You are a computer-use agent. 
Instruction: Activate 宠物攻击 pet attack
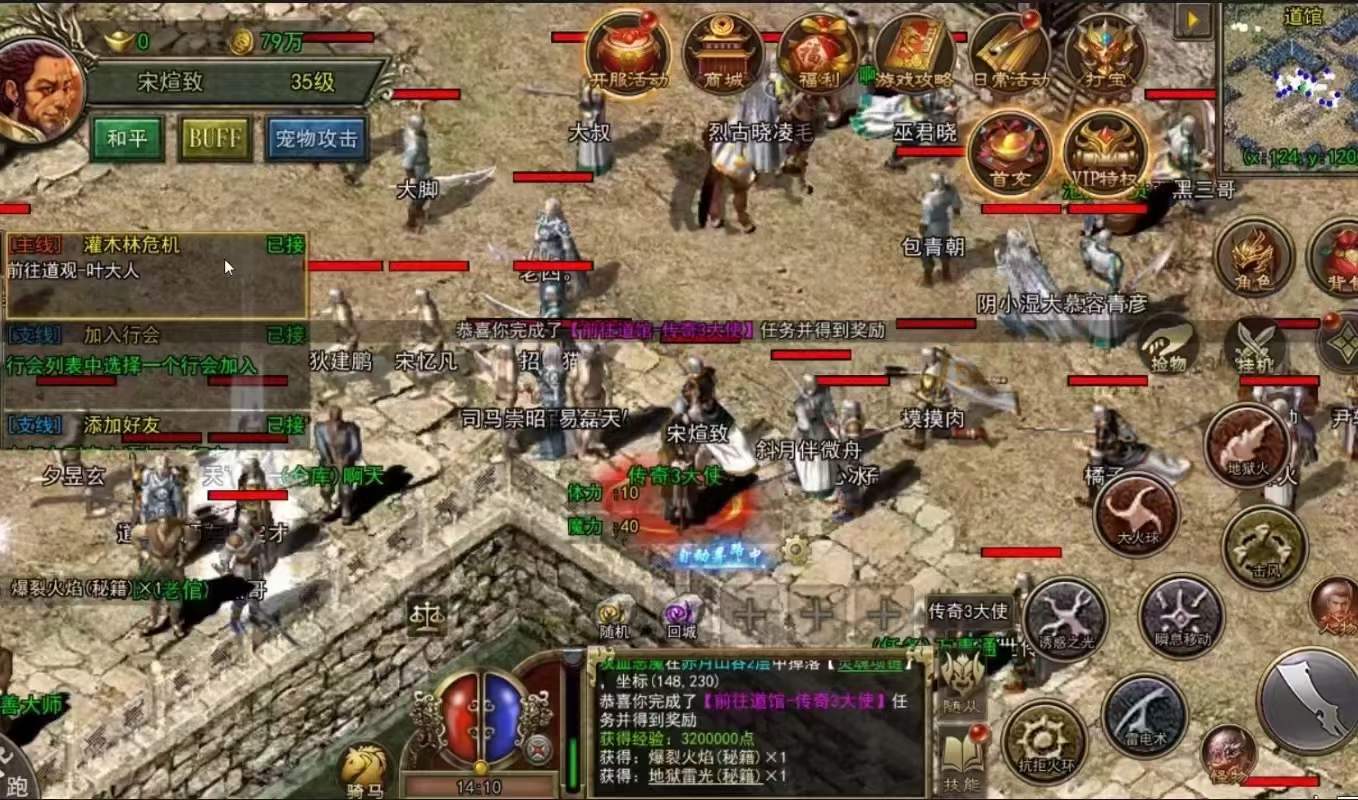click(317, 140)
